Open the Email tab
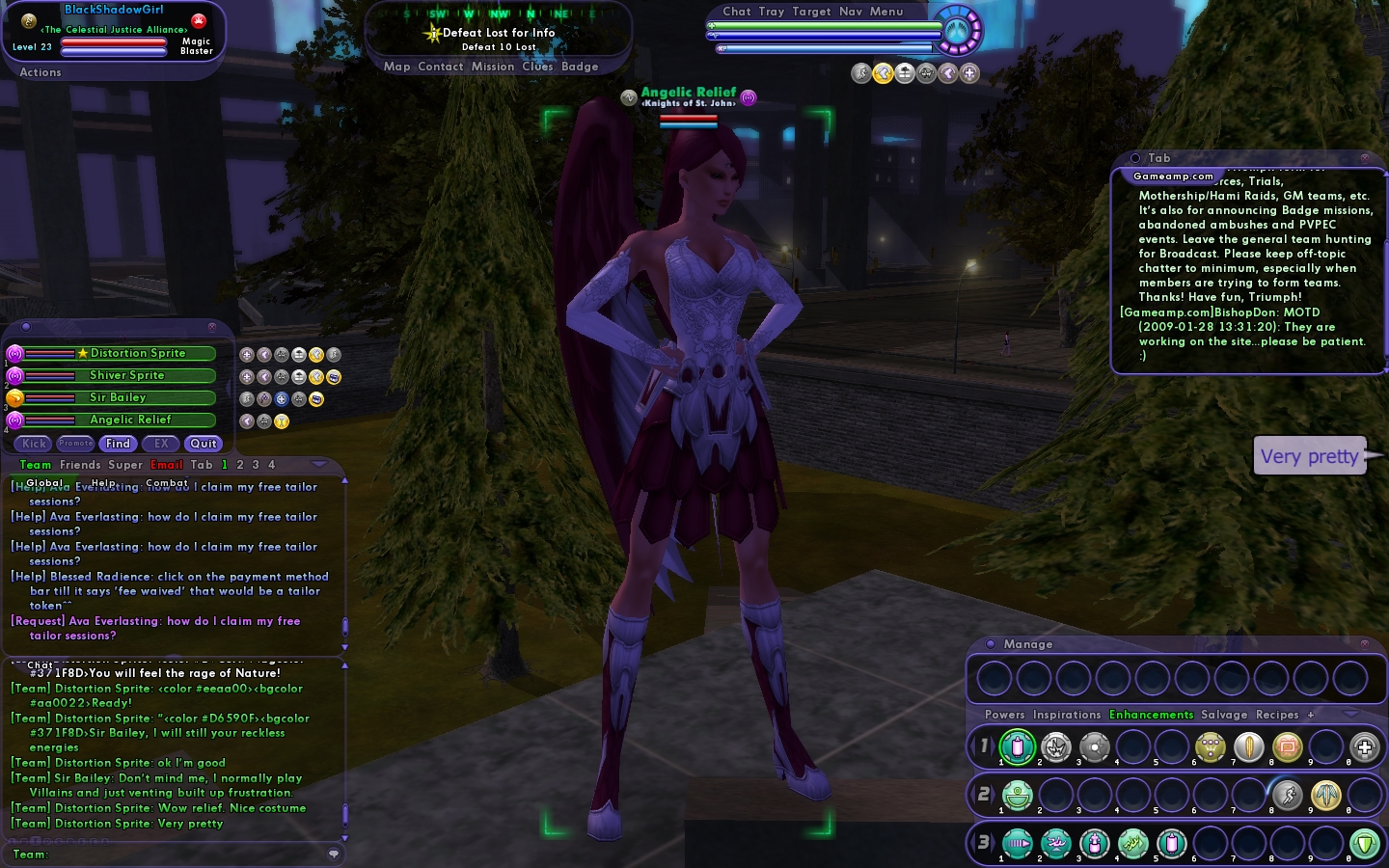 point(166,465)
